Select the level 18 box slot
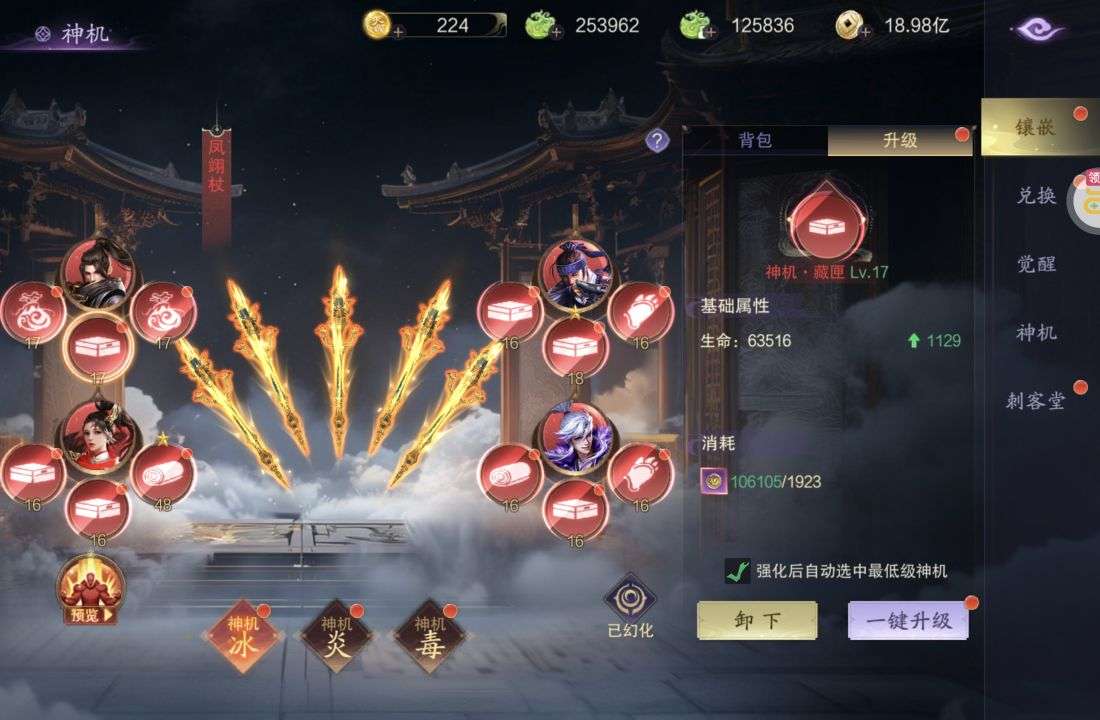This screenshot has width=1100, height=720. pos(575,347)
